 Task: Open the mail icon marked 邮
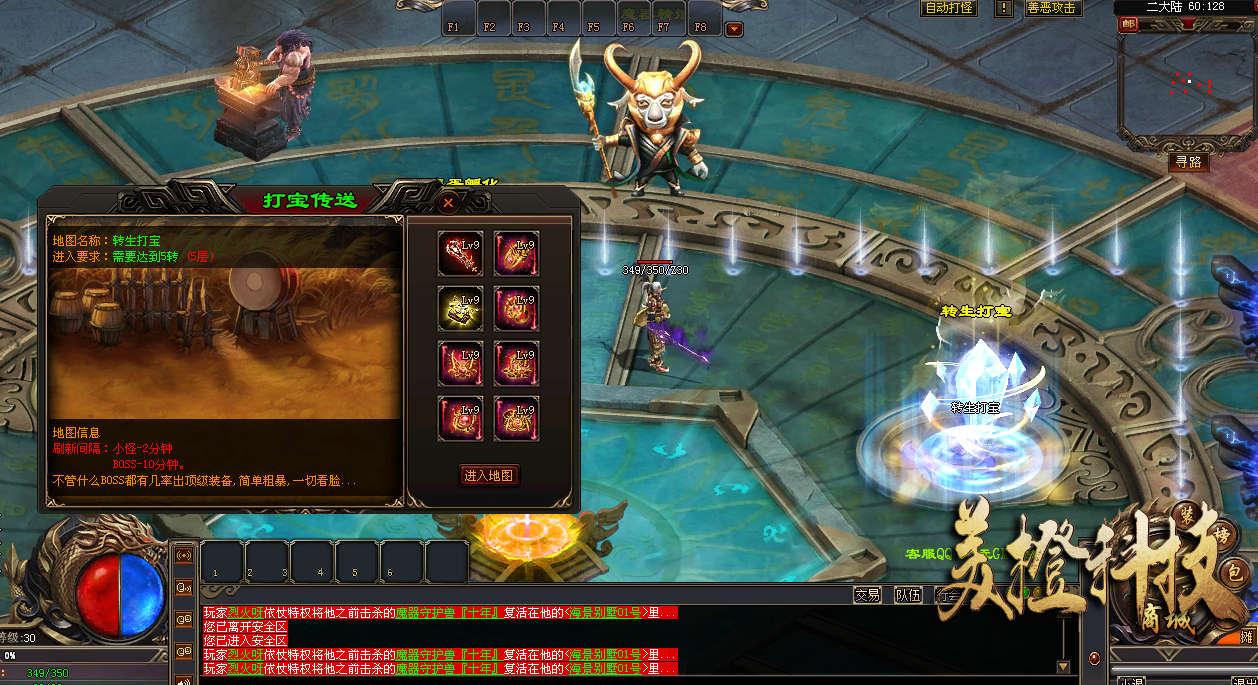pyautogui.click(x=1129, y=24)
